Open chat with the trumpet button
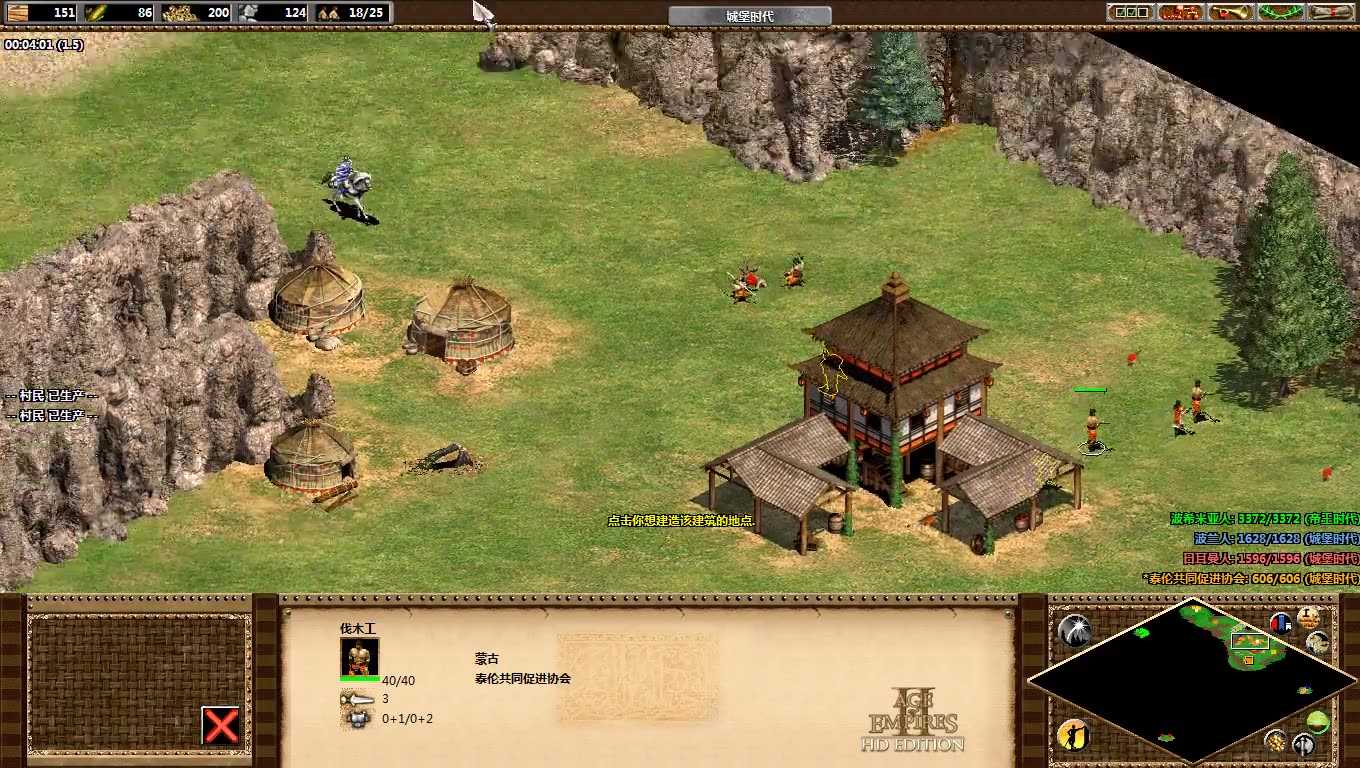The height and width of the screenshot is (768, 1360). click(1231, 12)
